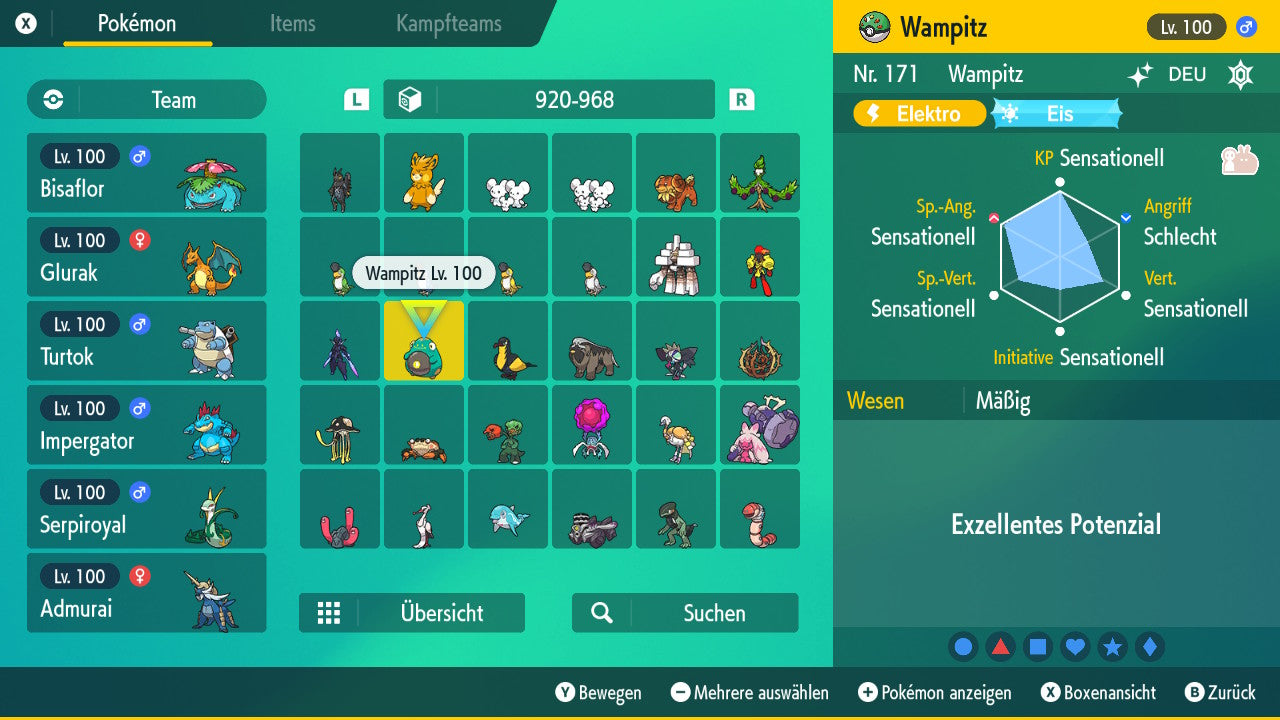Open the Kampfteams tab
Viewport: 1280px width, 720px height.
(x=448, y=24)
